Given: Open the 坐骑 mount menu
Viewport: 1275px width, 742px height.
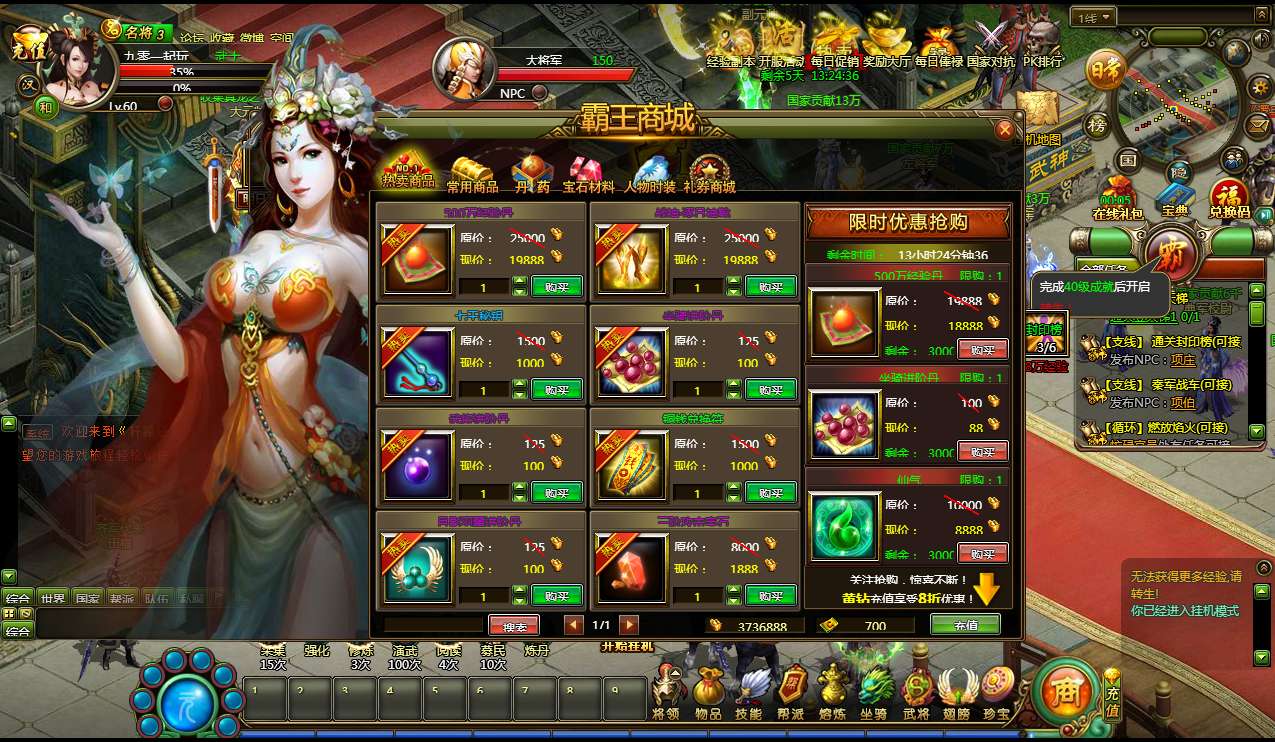Looking at the screenshot, I should [x=876, y=692].
